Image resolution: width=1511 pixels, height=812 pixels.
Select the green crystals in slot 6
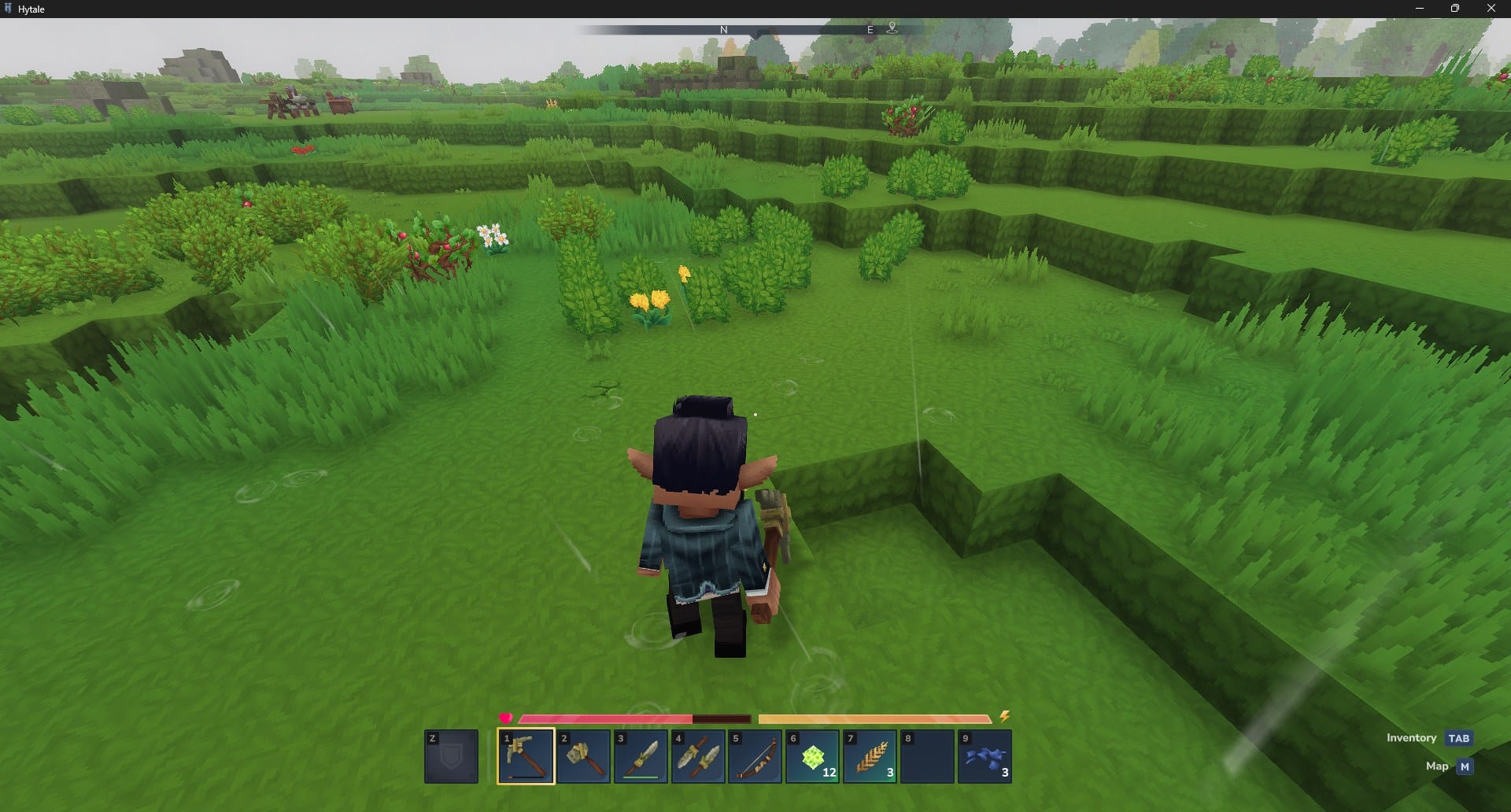[x=812, y=756]
